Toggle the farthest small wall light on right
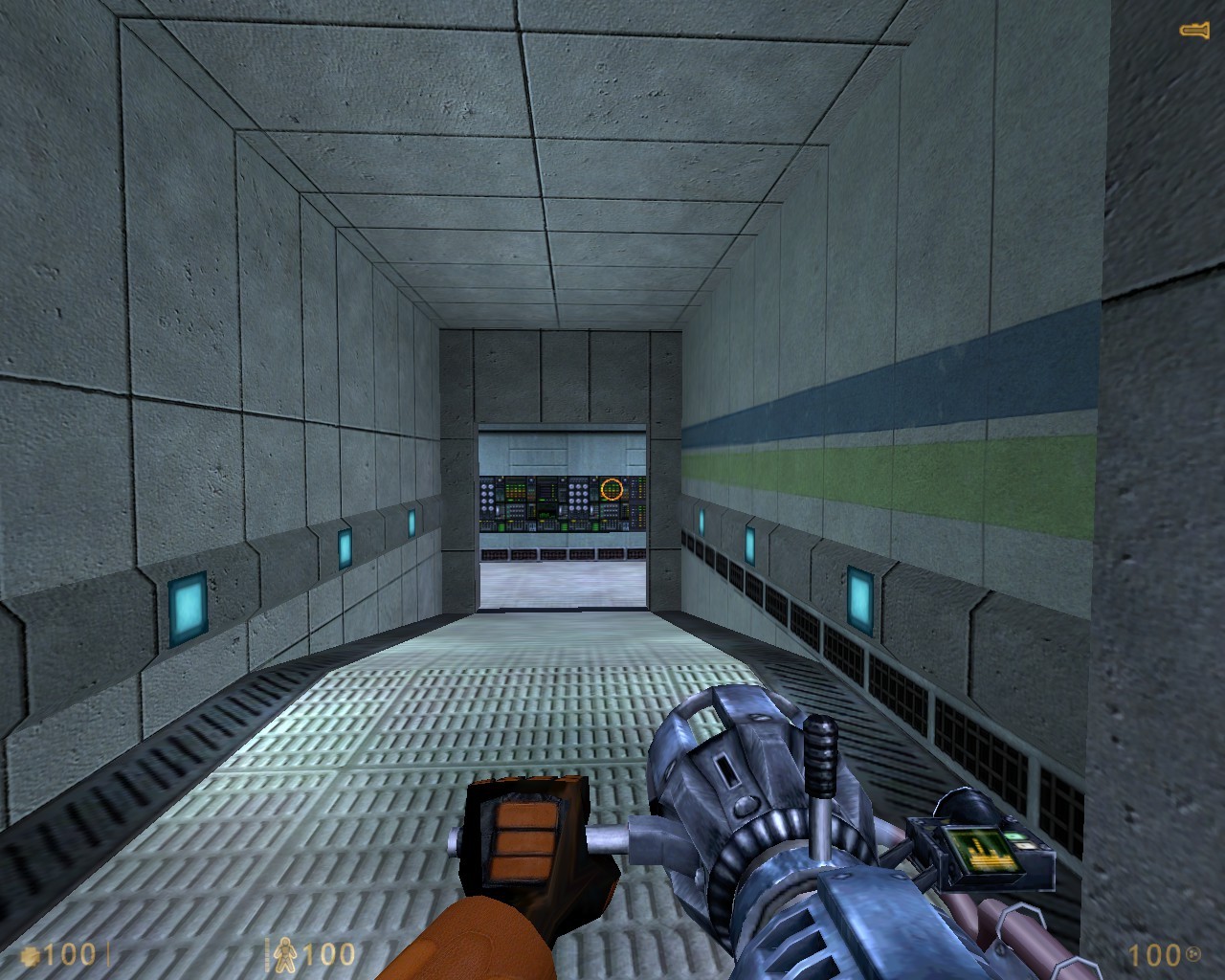 pyautogui.click(x=702, y=523)
